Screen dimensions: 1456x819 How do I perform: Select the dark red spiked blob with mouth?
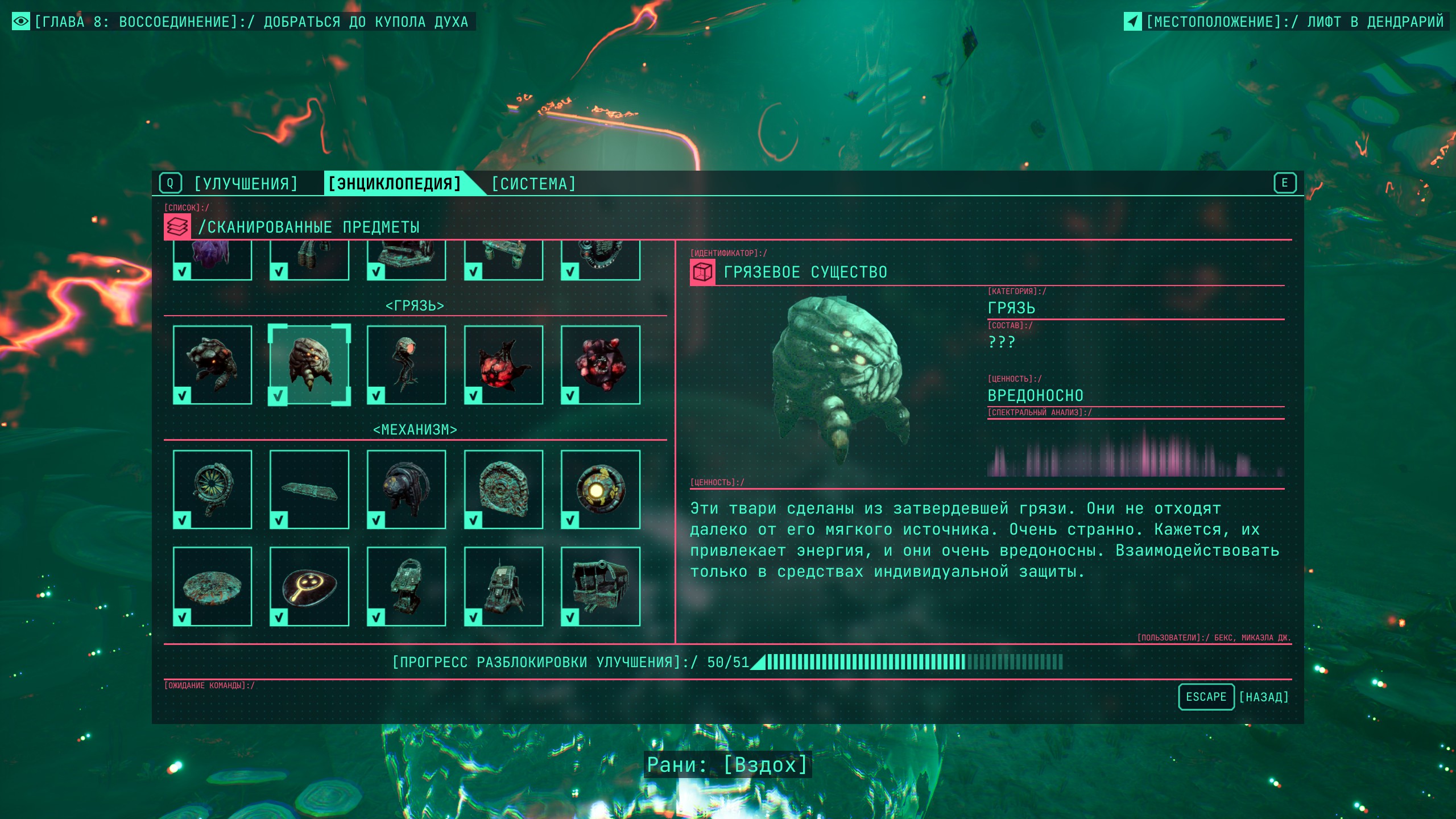601,365
